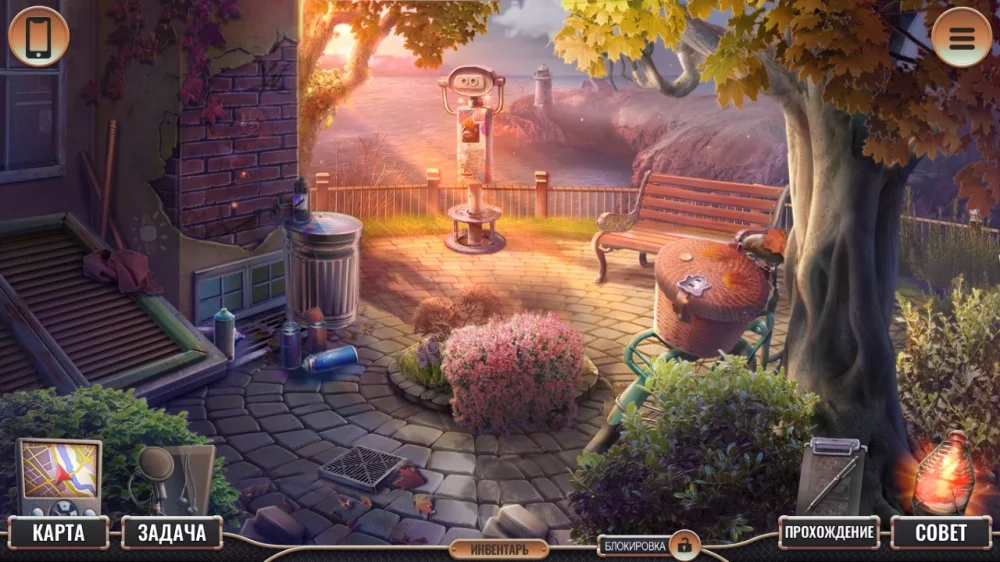Viewport: 1000px width, 562px height.
Task: Activate the glowing lantern hint icon
Action: coord(941,473)
